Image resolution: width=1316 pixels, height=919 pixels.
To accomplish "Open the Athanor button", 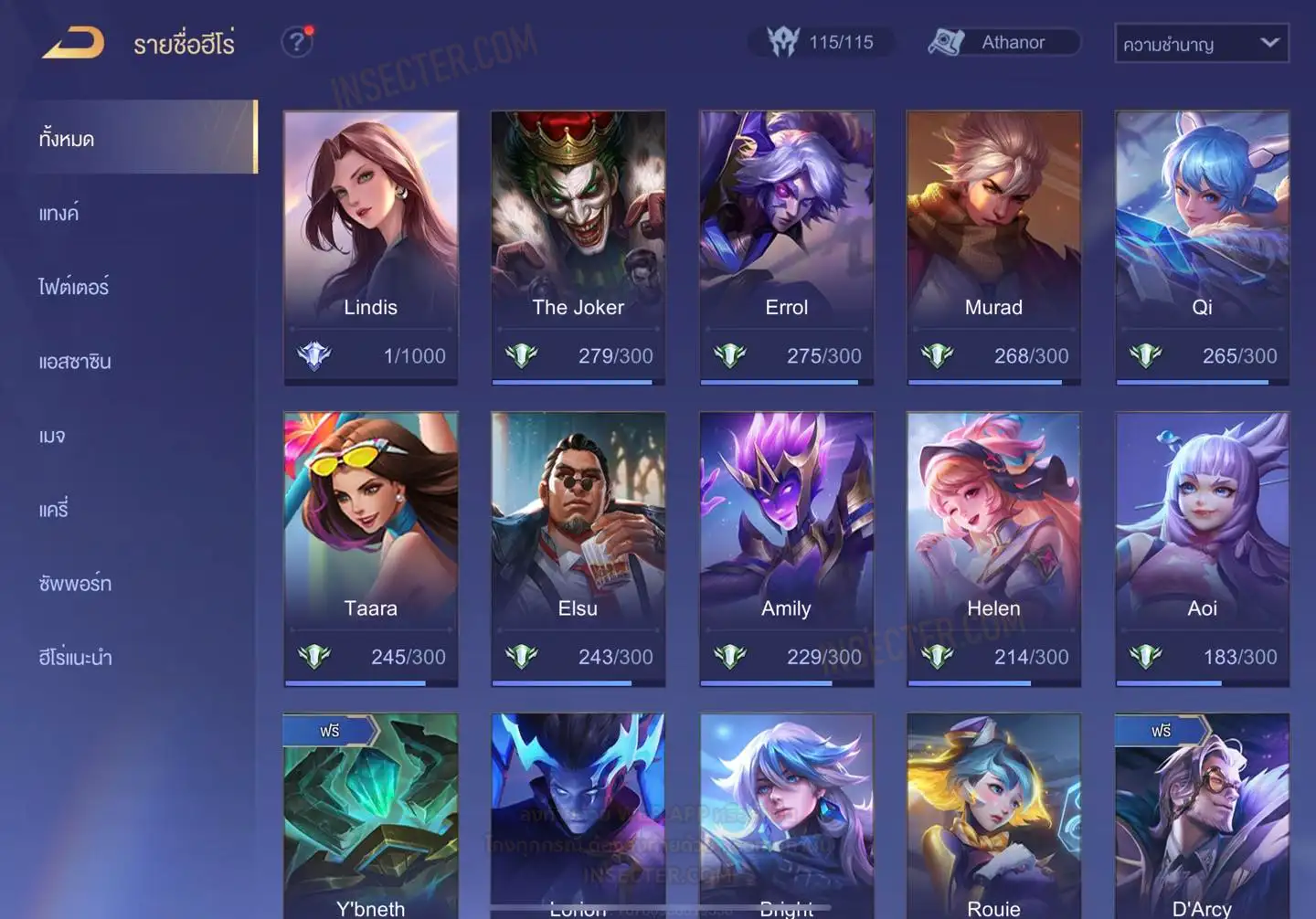I will pyautogui.click(x=1003, y=42).
